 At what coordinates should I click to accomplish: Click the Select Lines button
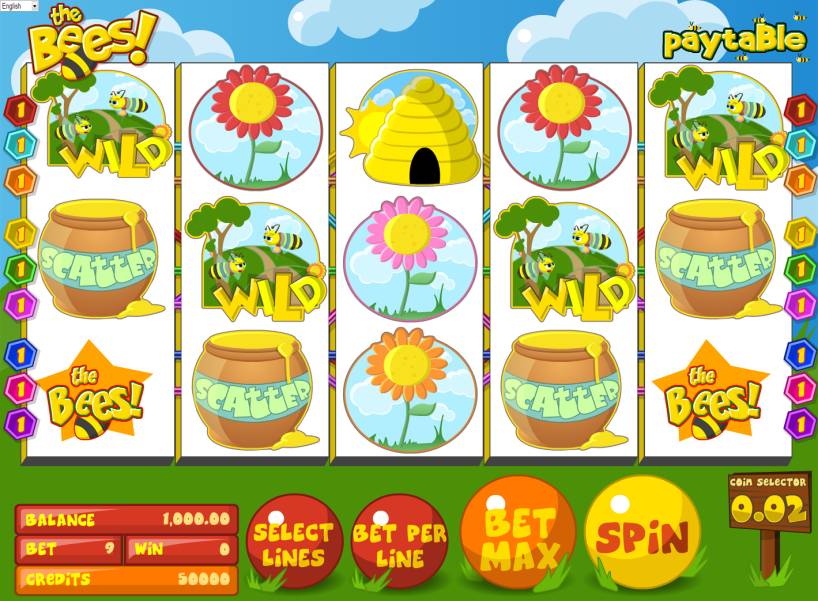point(294,543)
